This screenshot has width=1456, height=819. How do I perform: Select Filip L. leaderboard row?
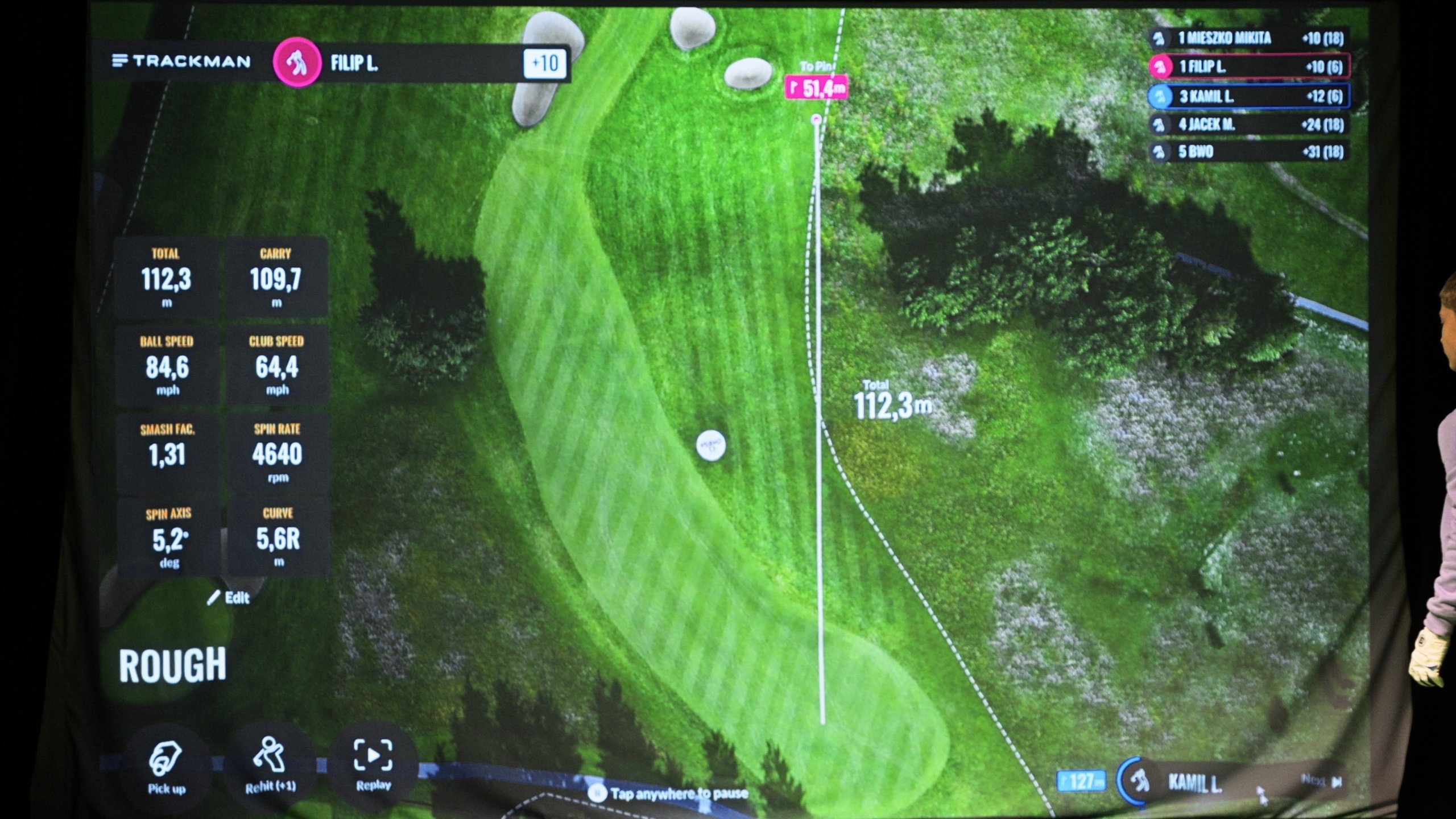1249,67
